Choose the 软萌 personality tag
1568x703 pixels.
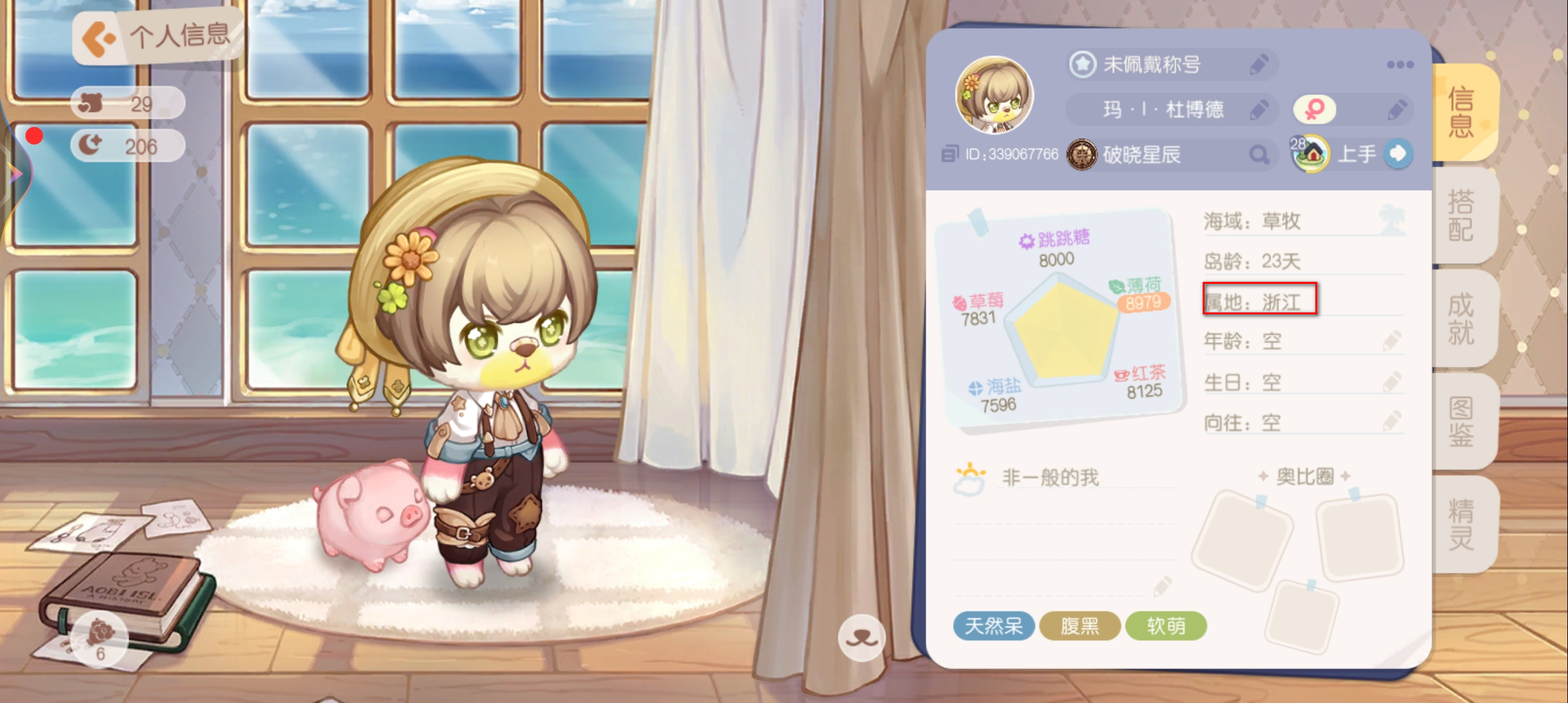tap(1166, 626)
